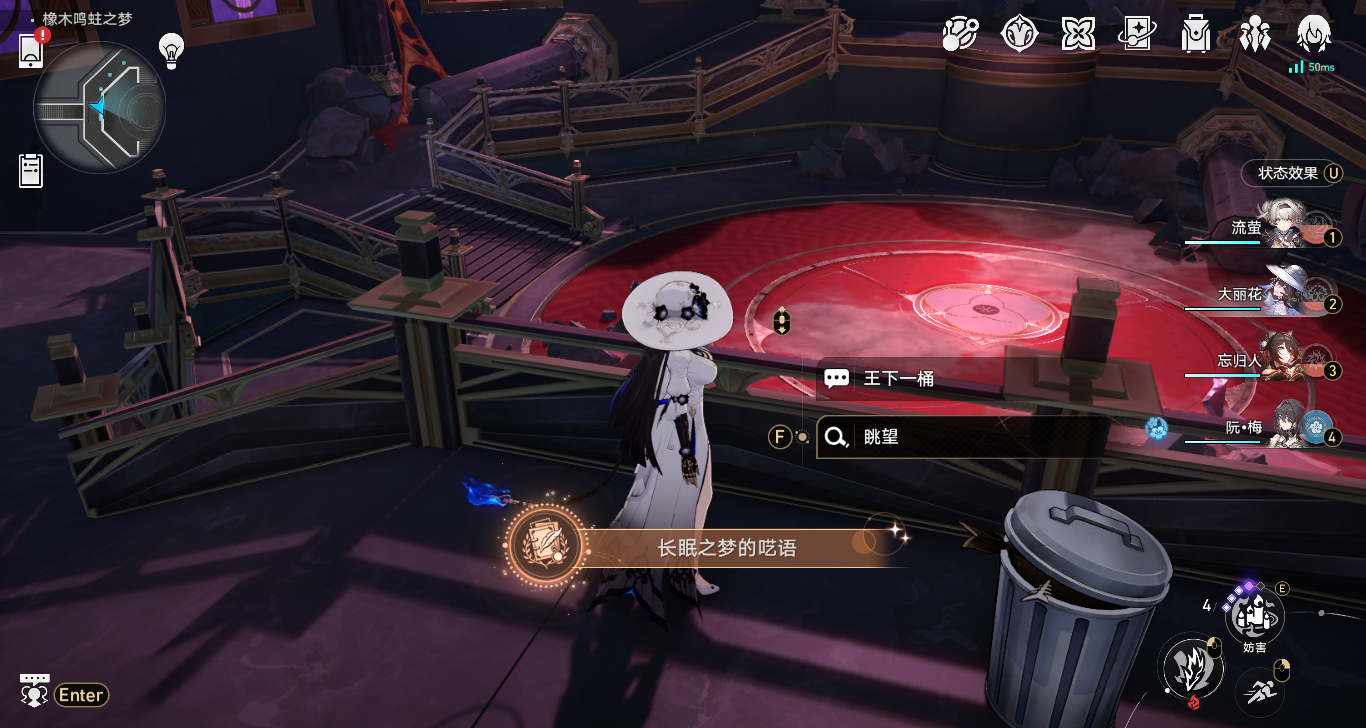Open the orbiting planets icon in top bar
Image resolution: width=1366 pixels, height=728 pixels.
pos(961,36)
